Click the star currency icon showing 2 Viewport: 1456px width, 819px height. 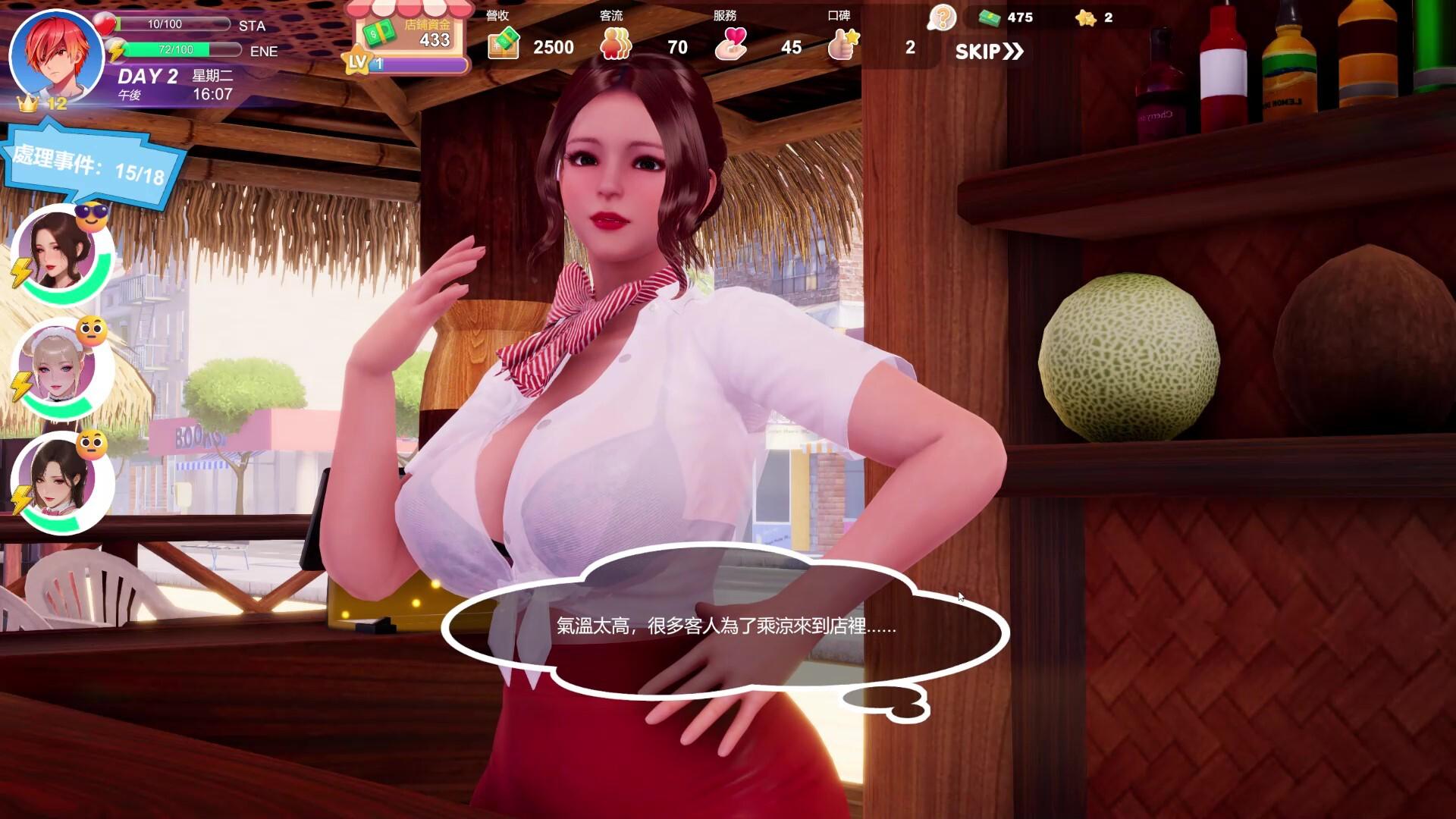1087,18
